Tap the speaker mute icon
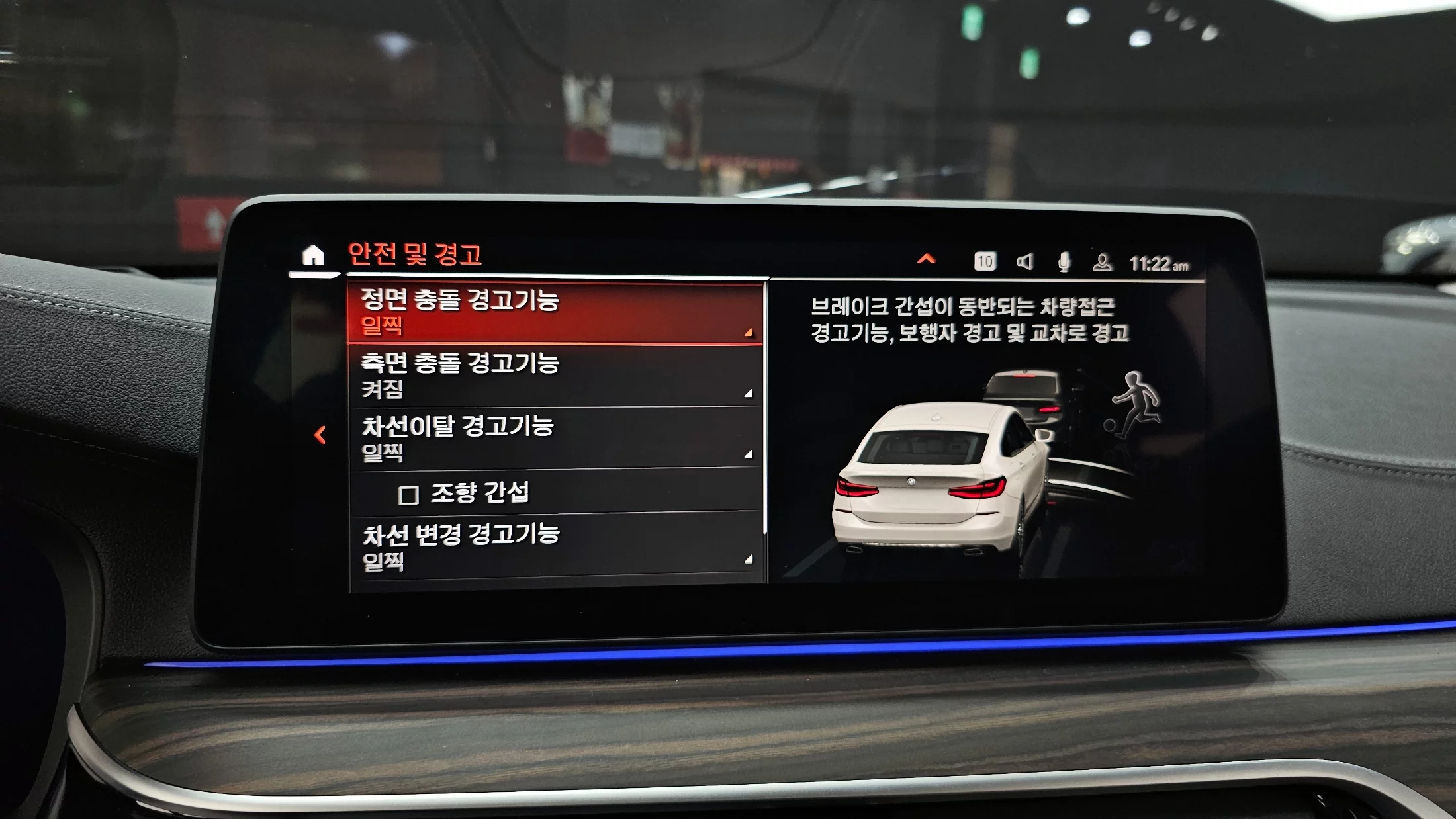 coord(1024,262)
